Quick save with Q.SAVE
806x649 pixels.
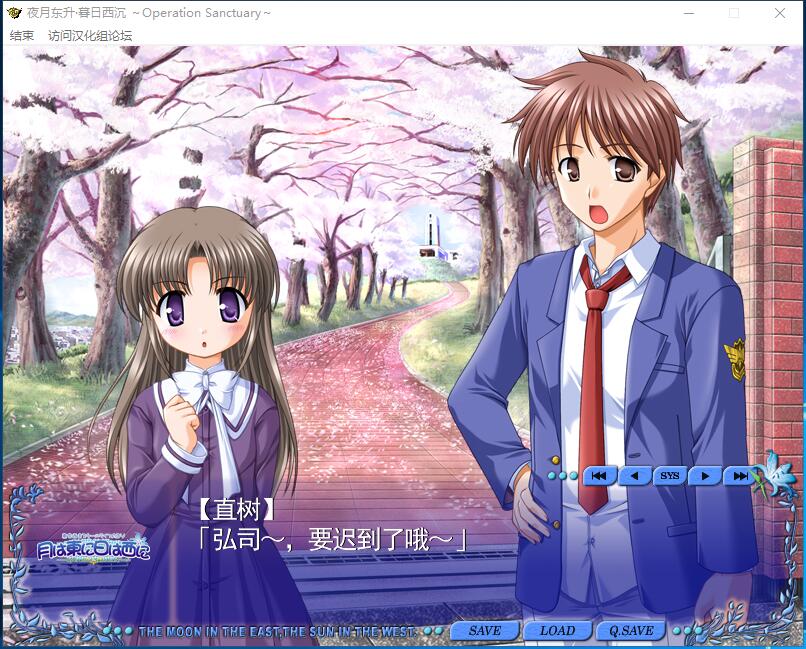pos(631,631)
